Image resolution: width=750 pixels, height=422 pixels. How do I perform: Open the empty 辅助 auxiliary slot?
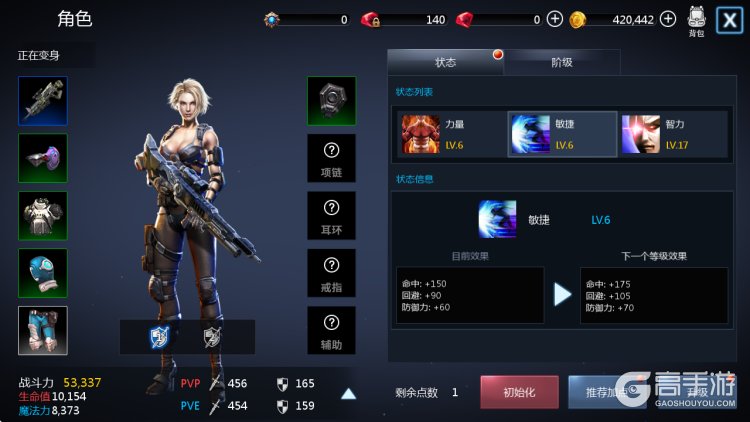click(x=331, y=331)
